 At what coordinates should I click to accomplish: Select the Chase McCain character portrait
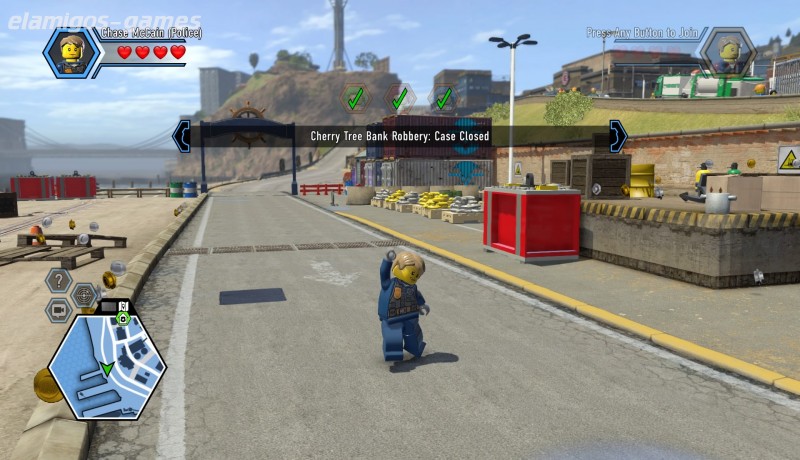tap(71, 52)
